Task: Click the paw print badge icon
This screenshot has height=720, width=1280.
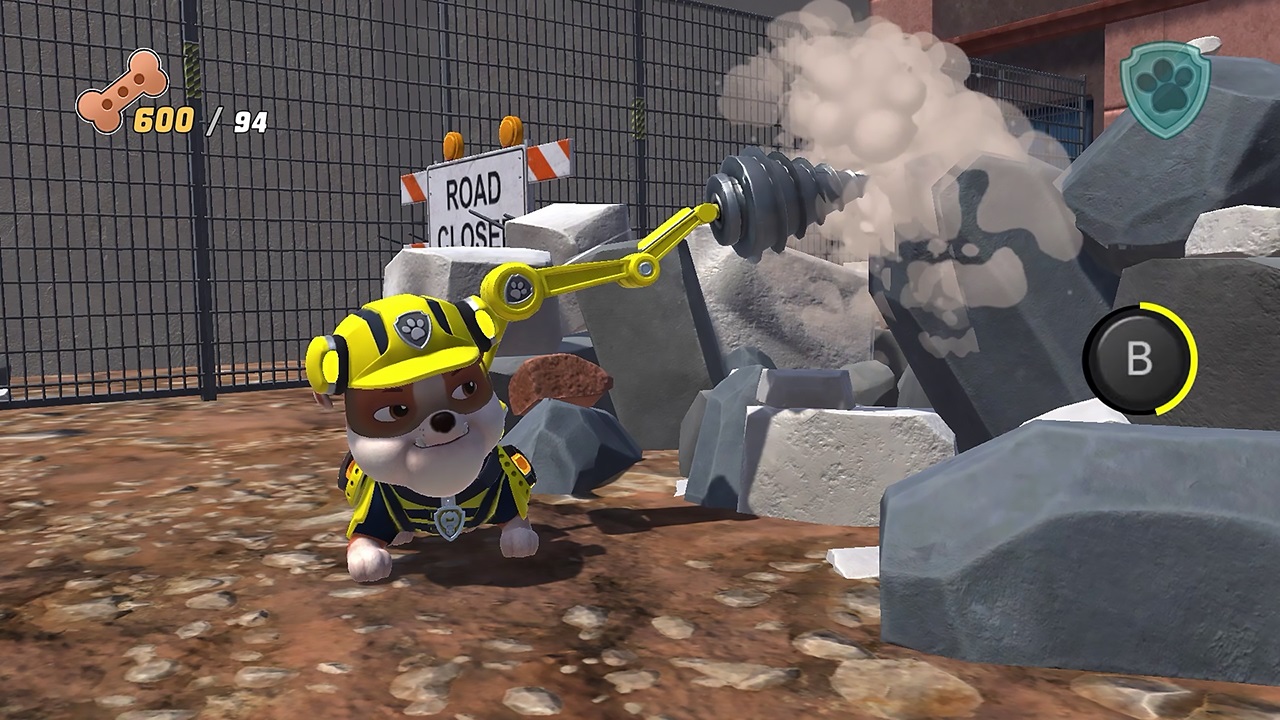Action: 1164,88
